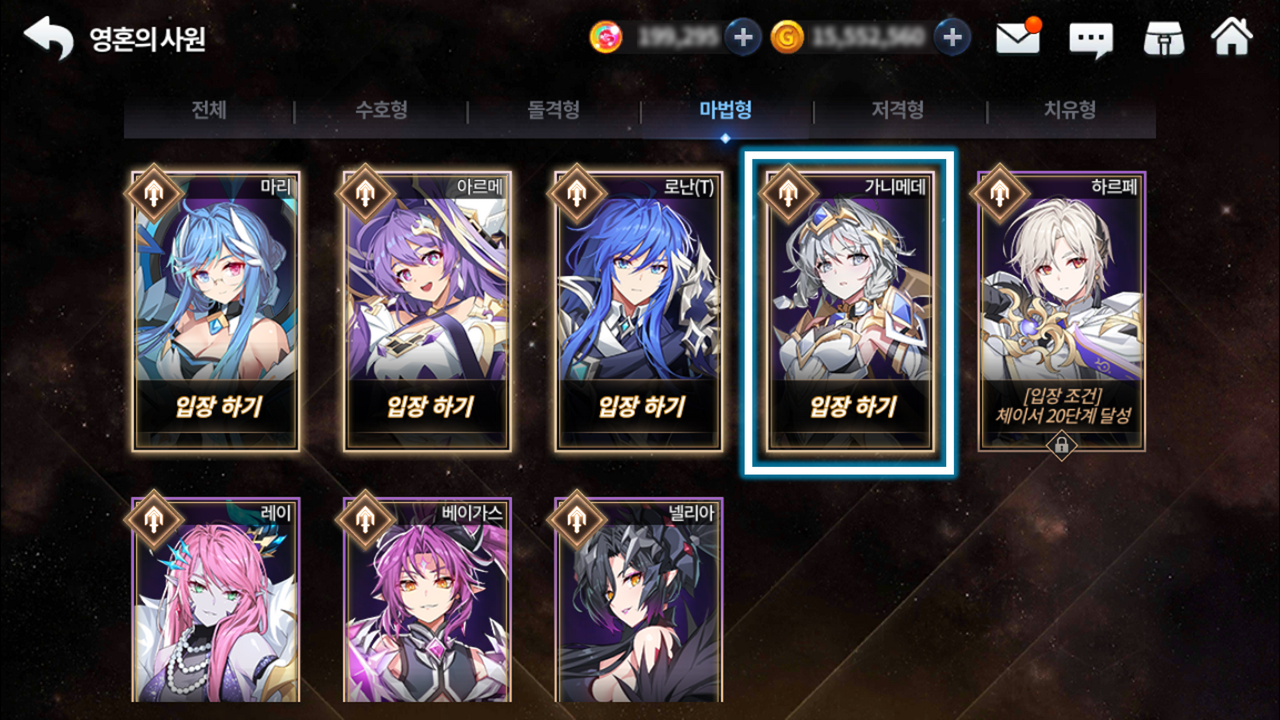Add more gems with the plus button

pos(743,38)
